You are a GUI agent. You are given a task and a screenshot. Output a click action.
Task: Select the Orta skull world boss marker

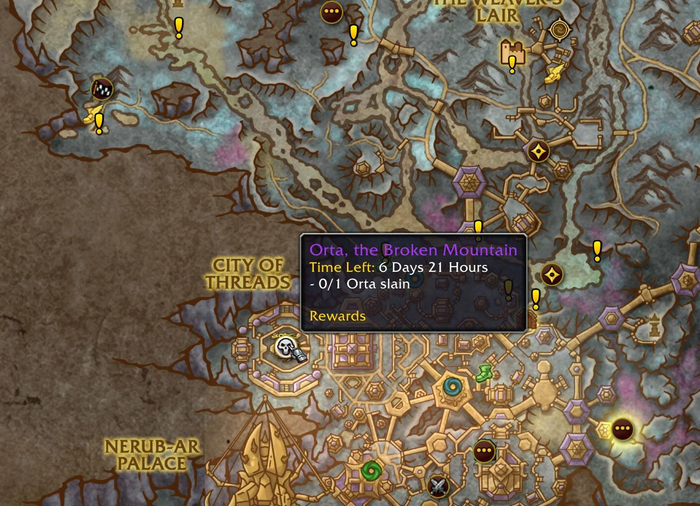(287, 348)
